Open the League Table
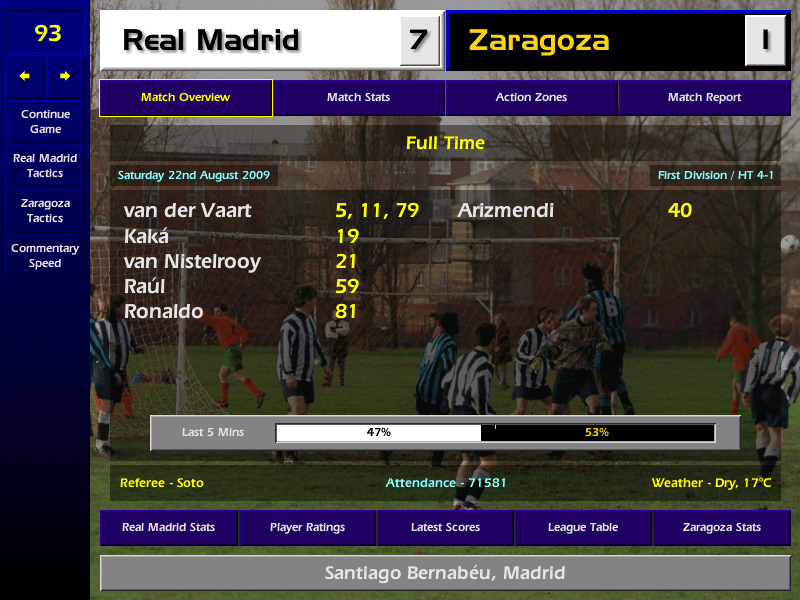The image size is (800, 600). [583, 527]
